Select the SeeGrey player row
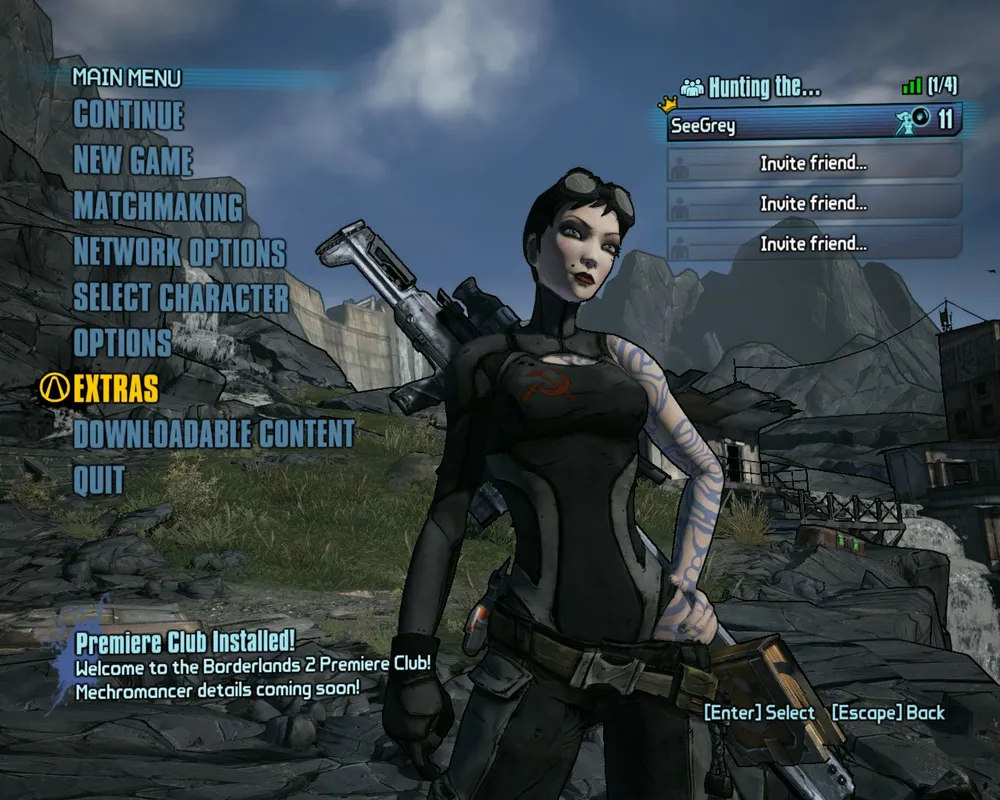 point(813,122)
